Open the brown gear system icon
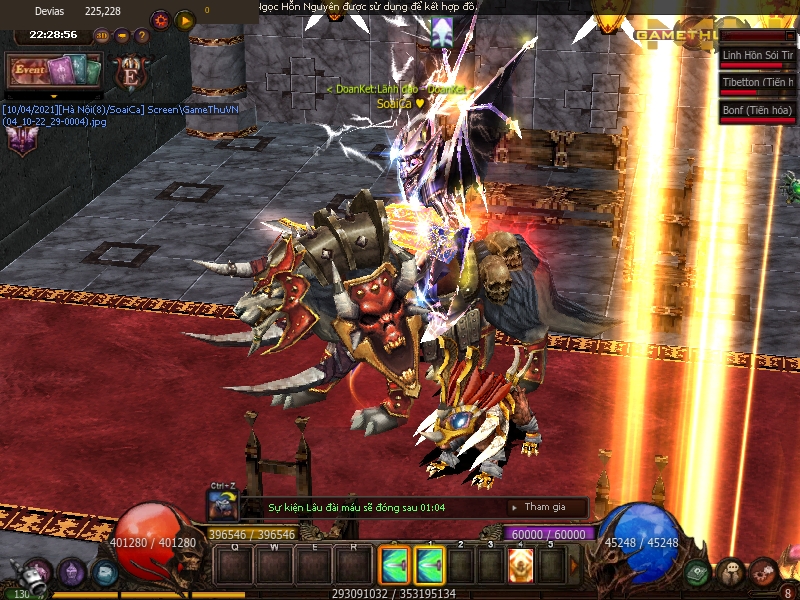 click(763, 573)
